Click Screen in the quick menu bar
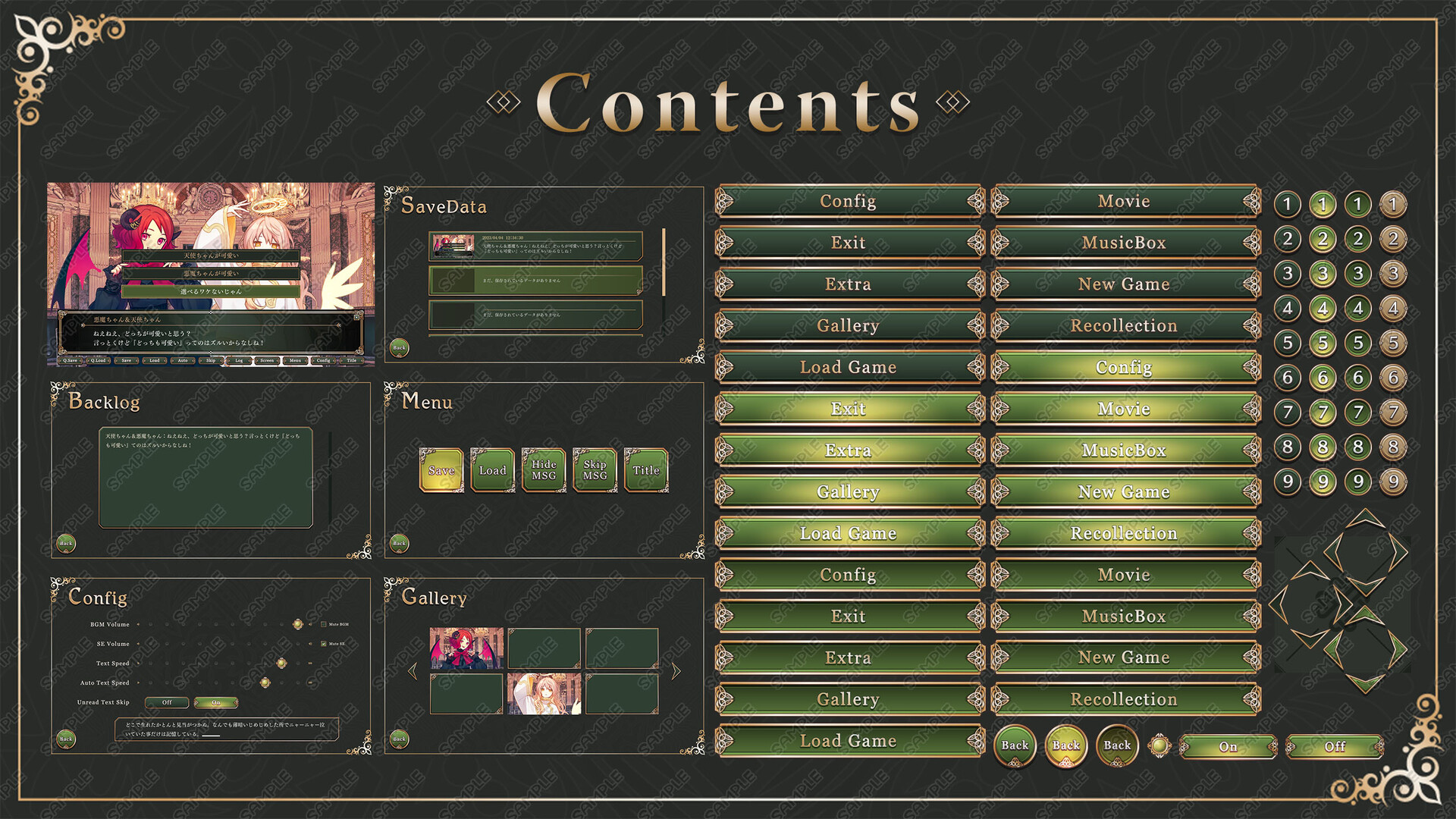Viewport: 1456px width, 819px height. [x=266, y=361]
